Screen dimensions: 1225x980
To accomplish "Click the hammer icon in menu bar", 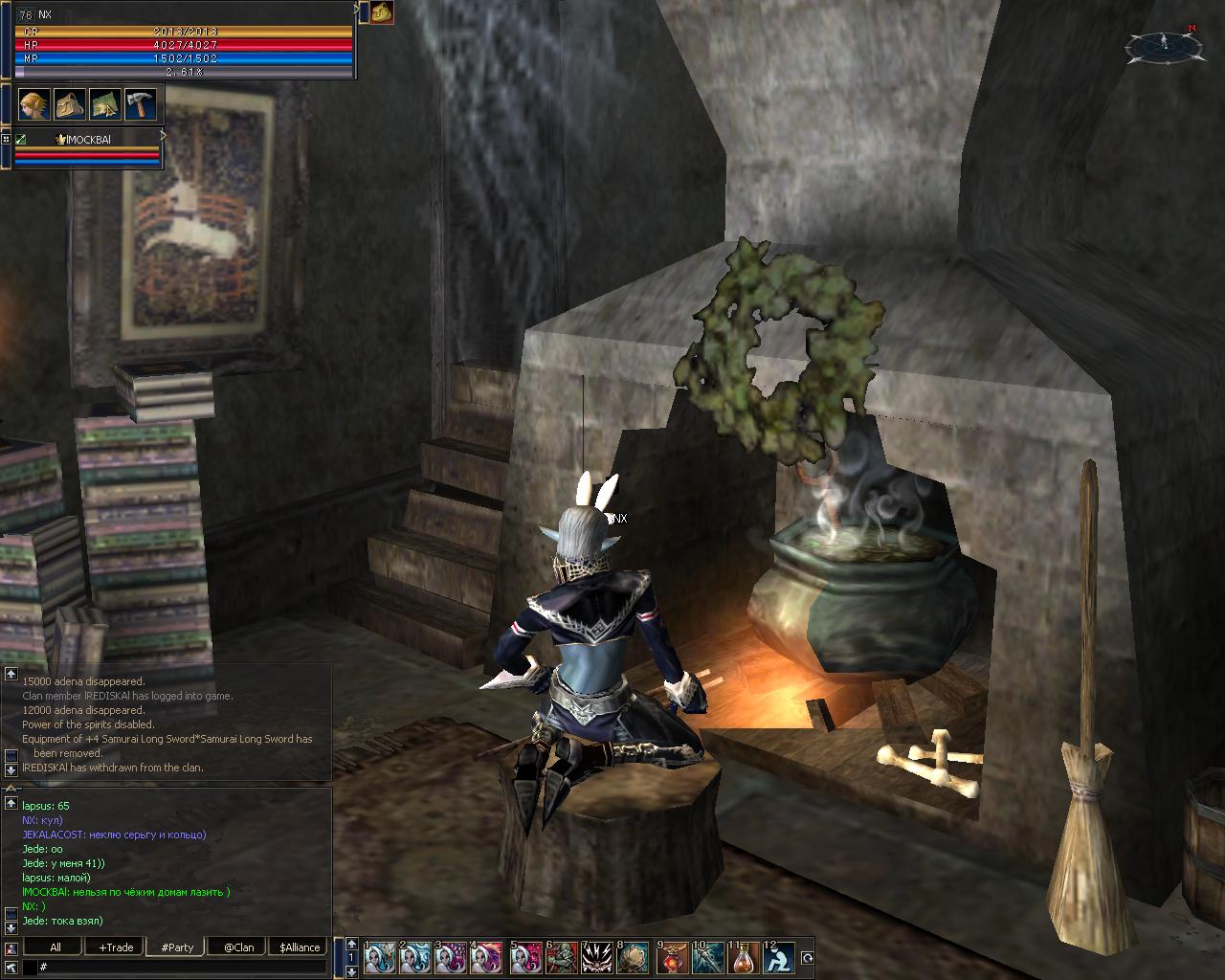I will pos(141,103).
